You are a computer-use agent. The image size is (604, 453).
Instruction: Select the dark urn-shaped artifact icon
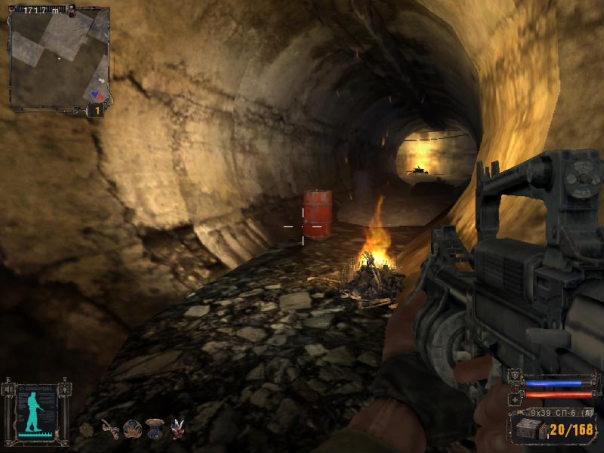(x=155, y=430)
